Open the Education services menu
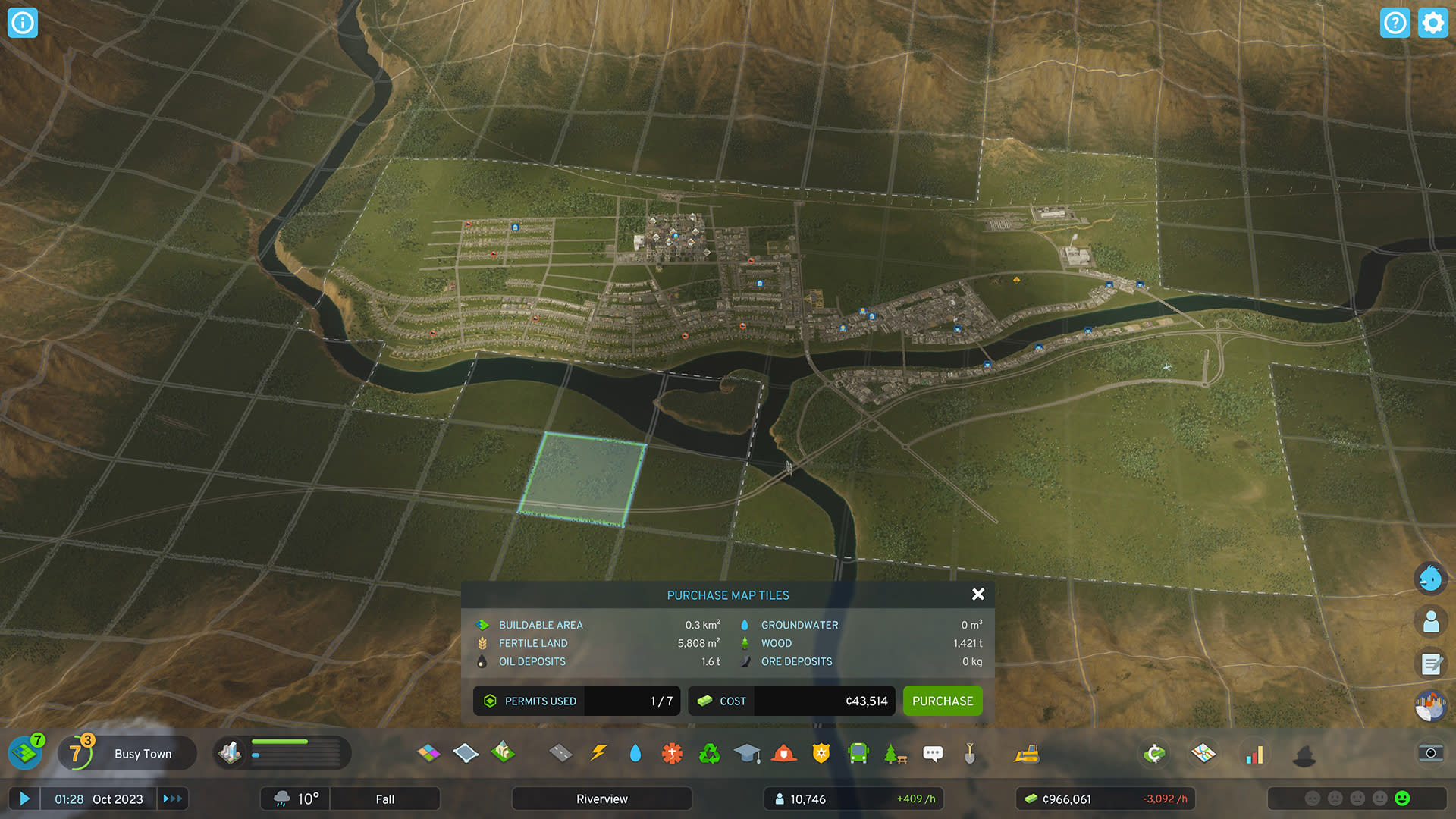 point(748,753)
